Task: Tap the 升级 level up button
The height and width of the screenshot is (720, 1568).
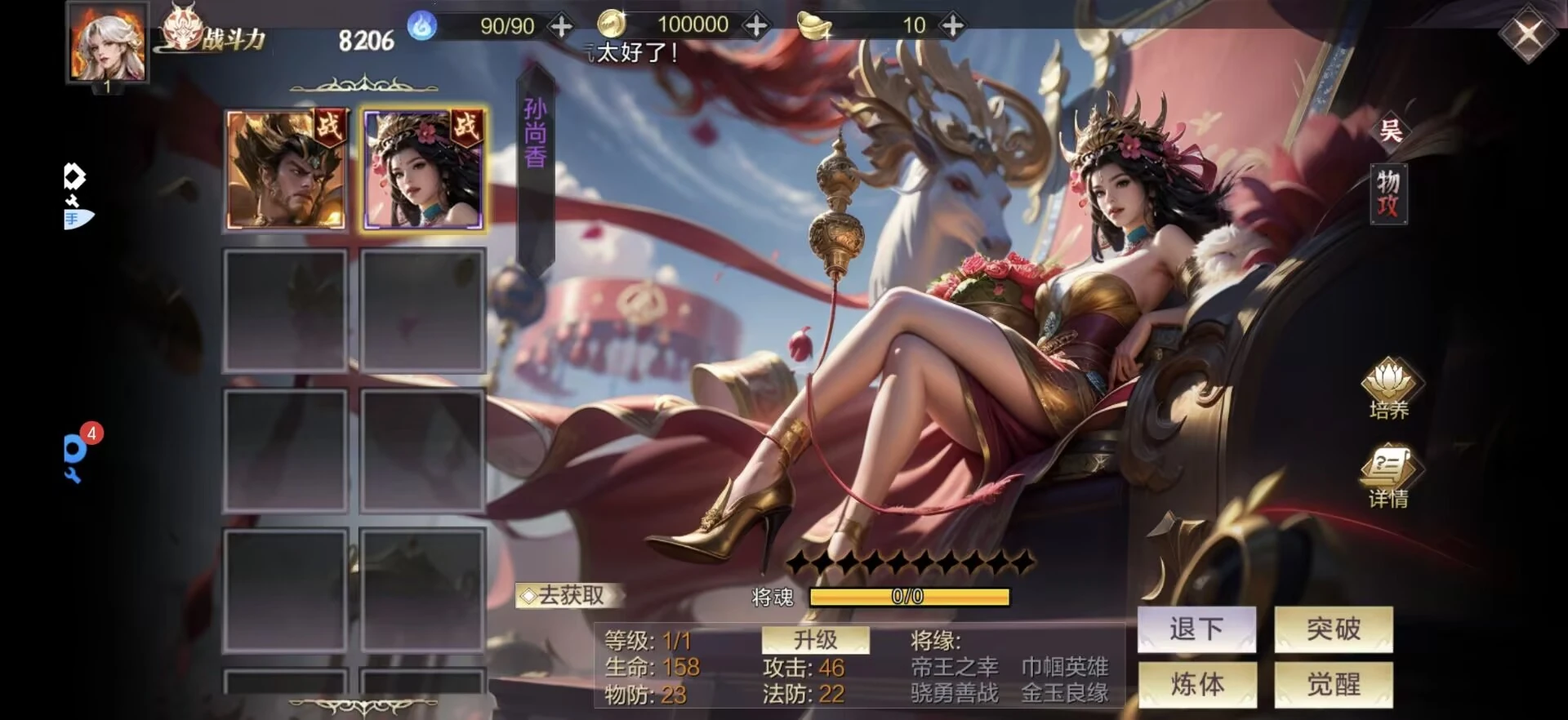Action: click(815, 640)
